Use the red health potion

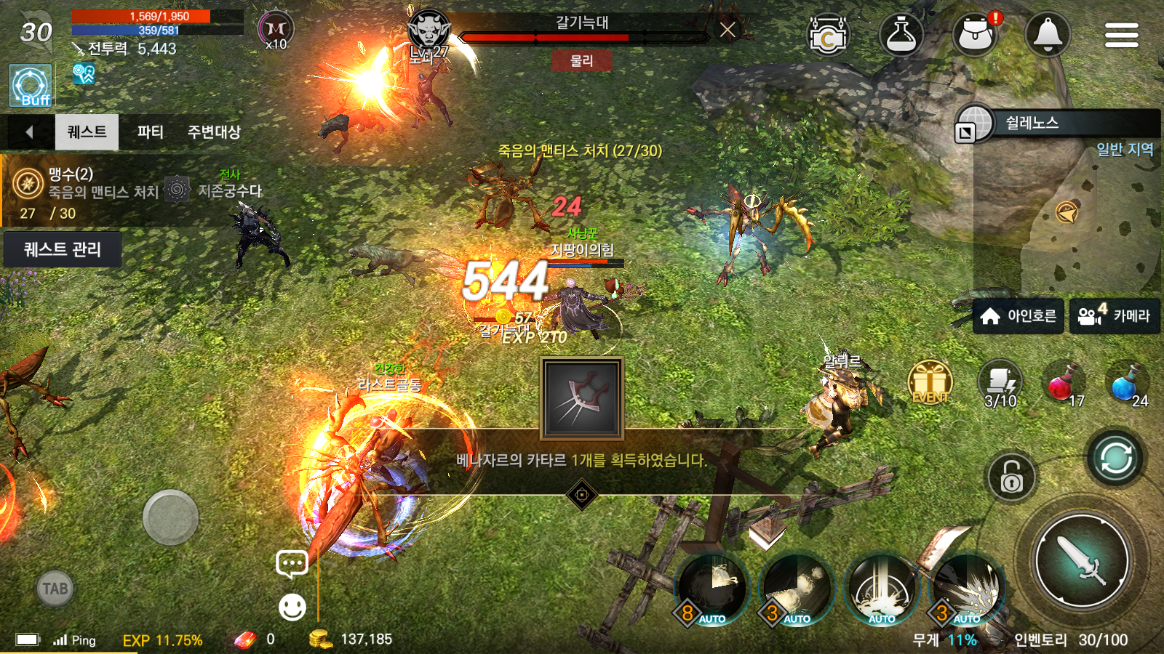pyautogui.click(x=1062, y=382)
